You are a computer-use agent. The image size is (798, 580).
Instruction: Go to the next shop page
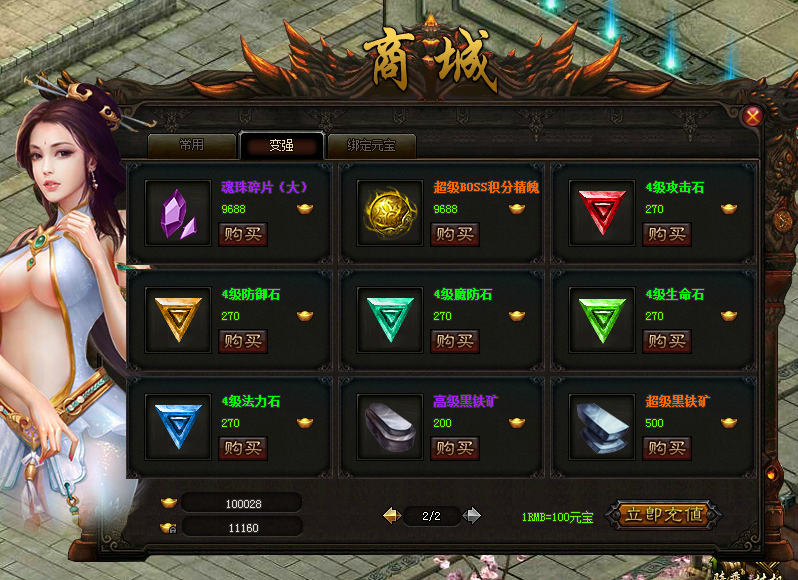[x=473, y=516]
